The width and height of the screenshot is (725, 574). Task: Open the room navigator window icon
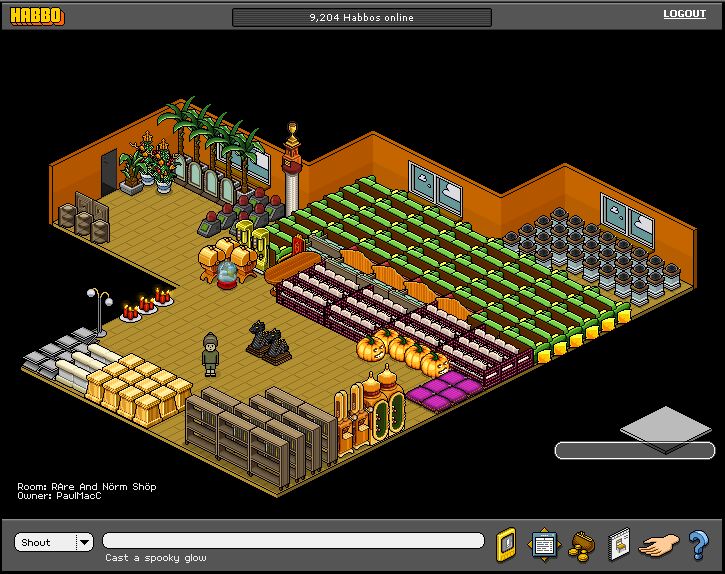[x=543, y=544]
